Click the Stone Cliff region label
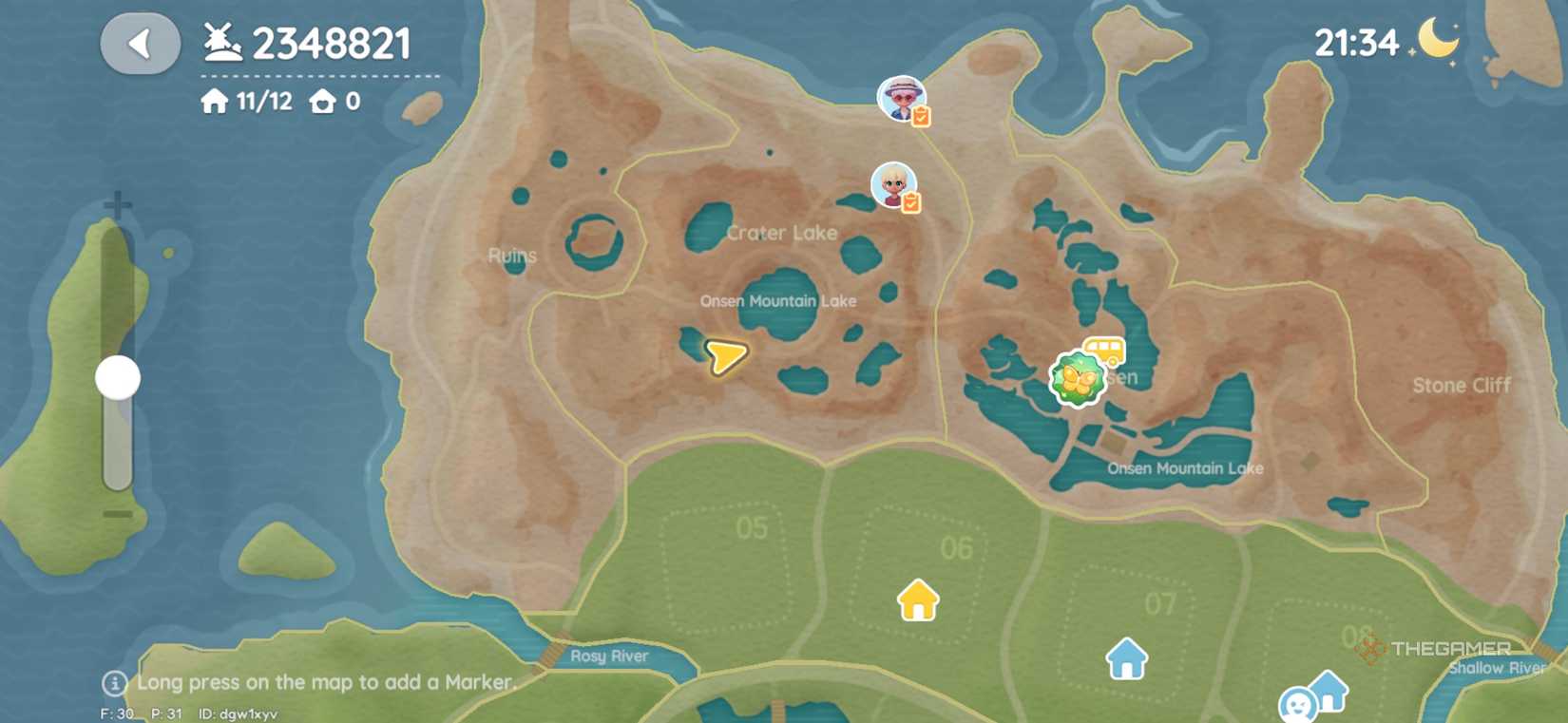Viewport: 1568px width, 723px height. [x=1462, y=386]
